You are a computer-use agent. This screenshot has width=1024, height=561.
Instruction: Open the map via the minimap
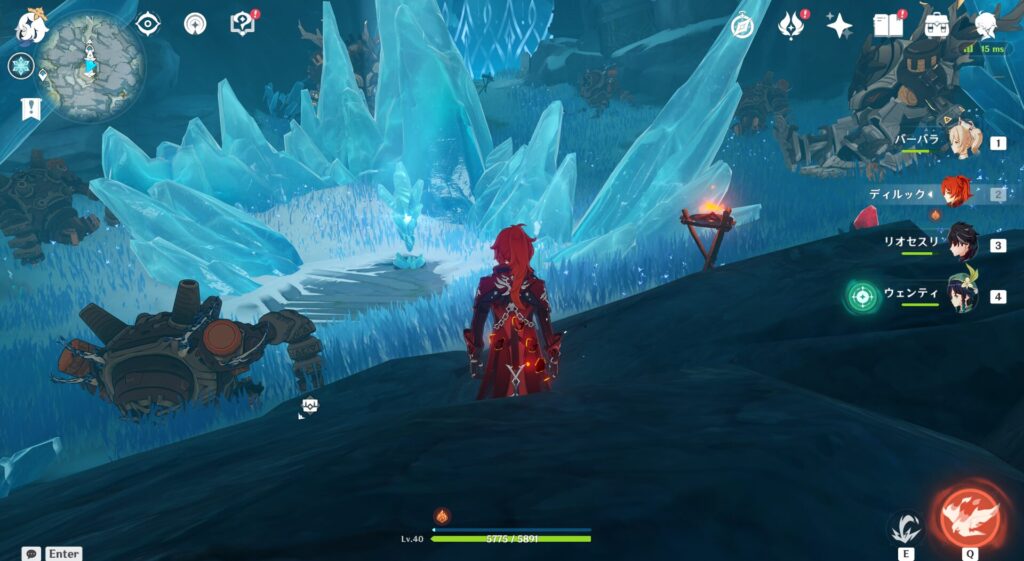tap(91, 65)
